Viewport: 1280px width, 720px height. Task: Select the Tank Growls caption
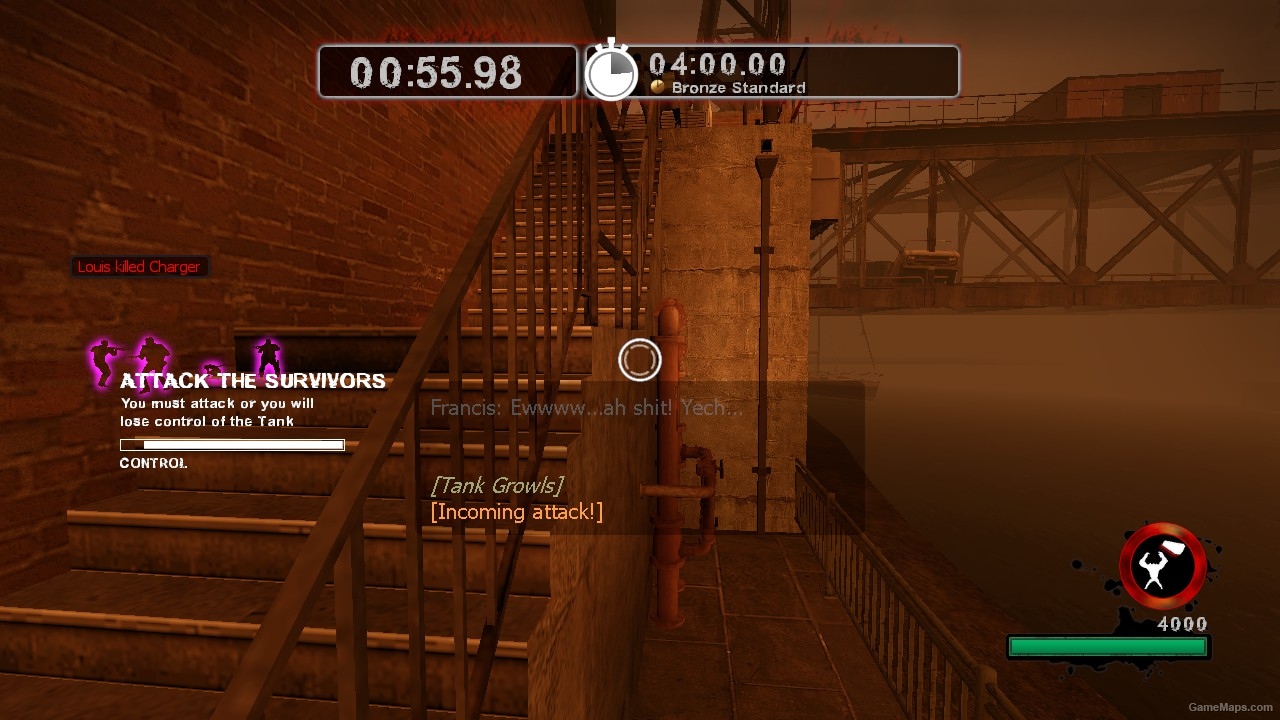click(x=497, y=485)
